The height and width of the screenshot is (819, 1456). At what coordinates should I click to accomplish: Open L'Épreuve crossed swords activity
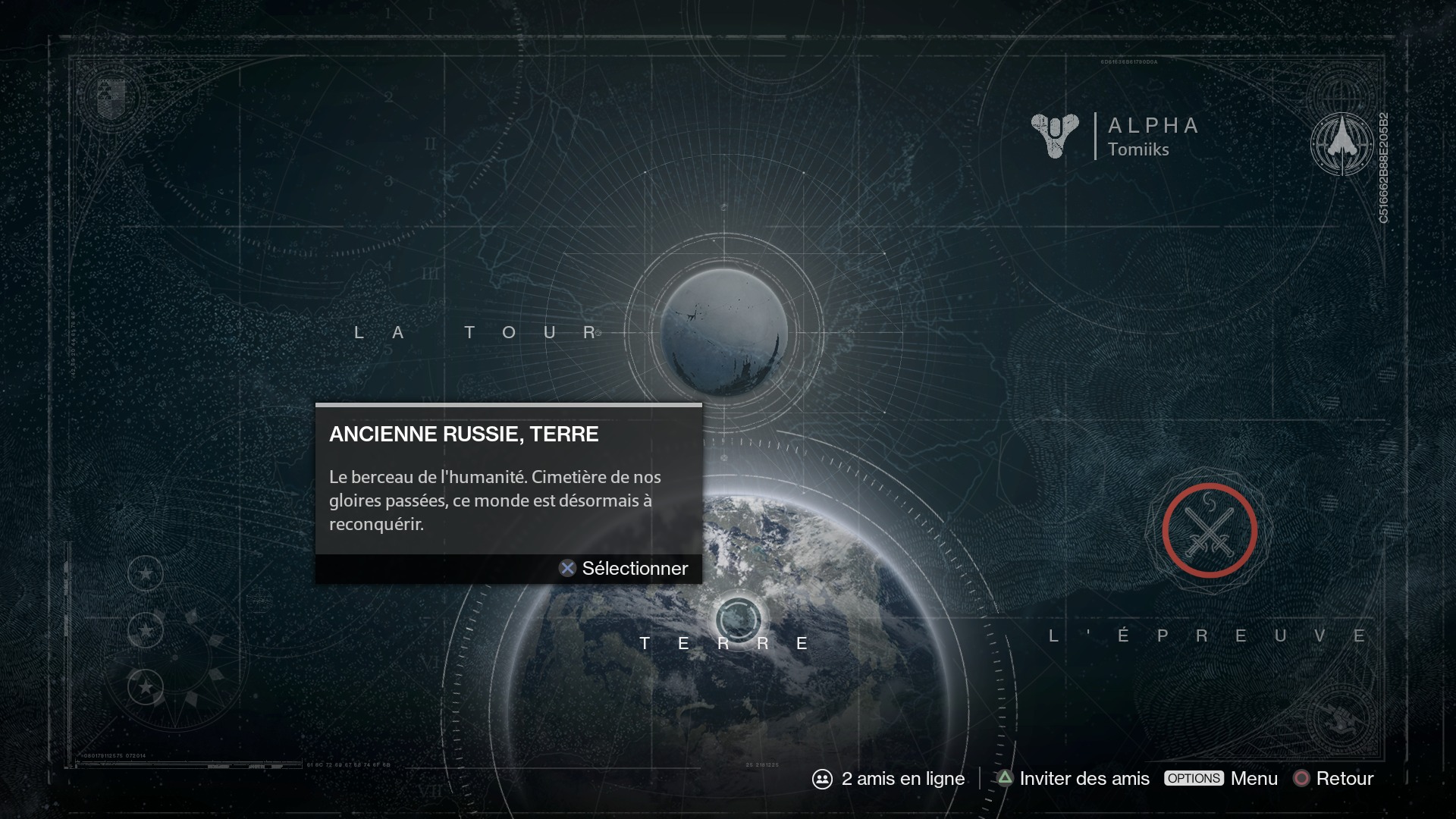click(1209, 531)
